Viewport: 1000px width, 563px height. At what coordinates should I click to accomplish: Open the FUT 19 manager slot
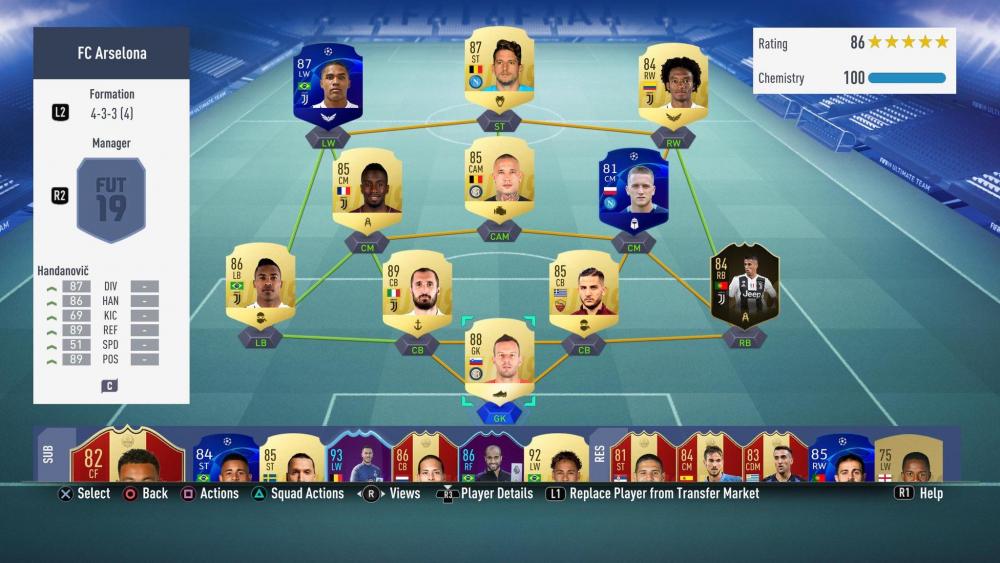(111, 200)
